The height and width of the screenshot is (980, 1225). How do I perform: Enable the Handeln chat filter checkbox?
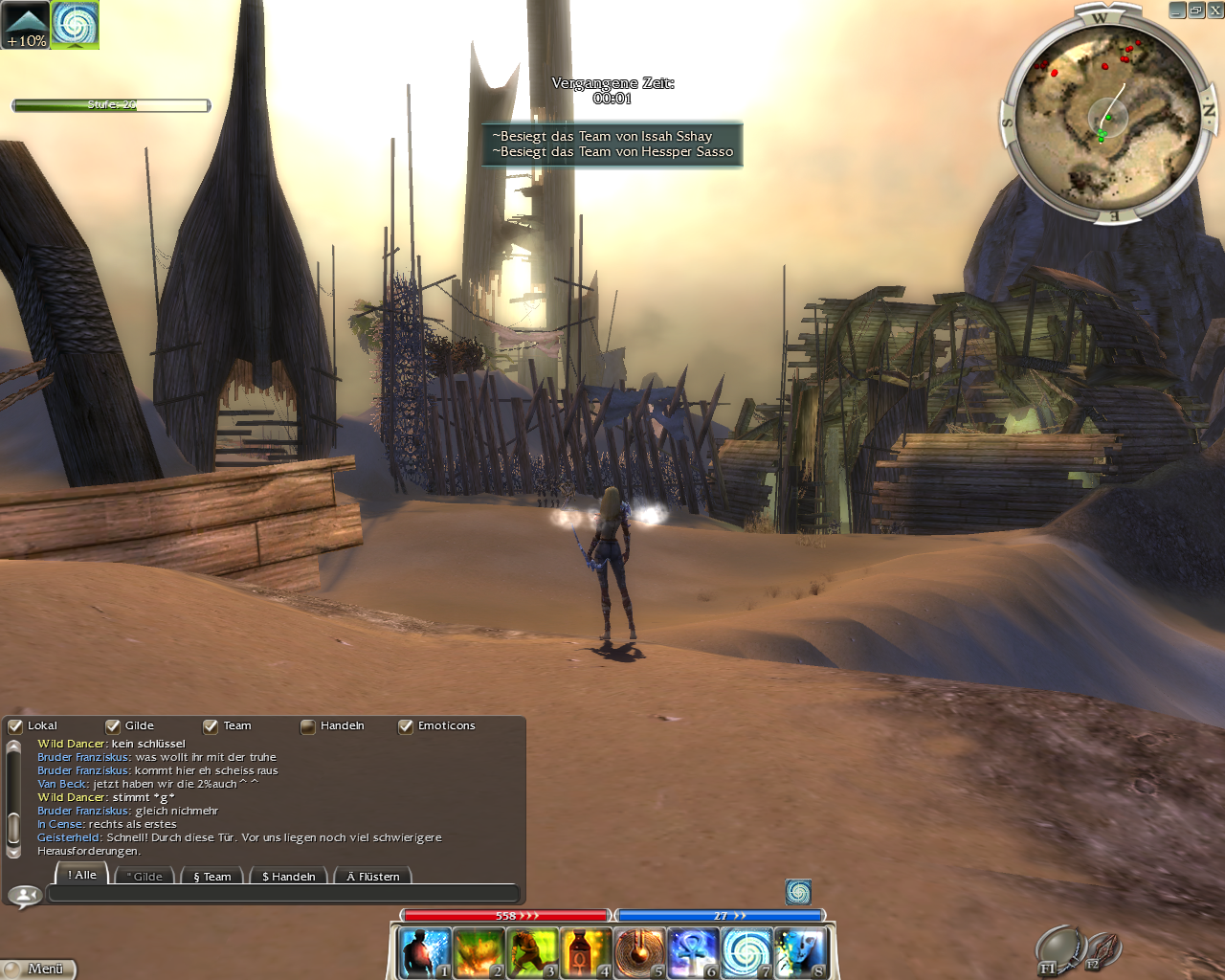coord(308,726)
